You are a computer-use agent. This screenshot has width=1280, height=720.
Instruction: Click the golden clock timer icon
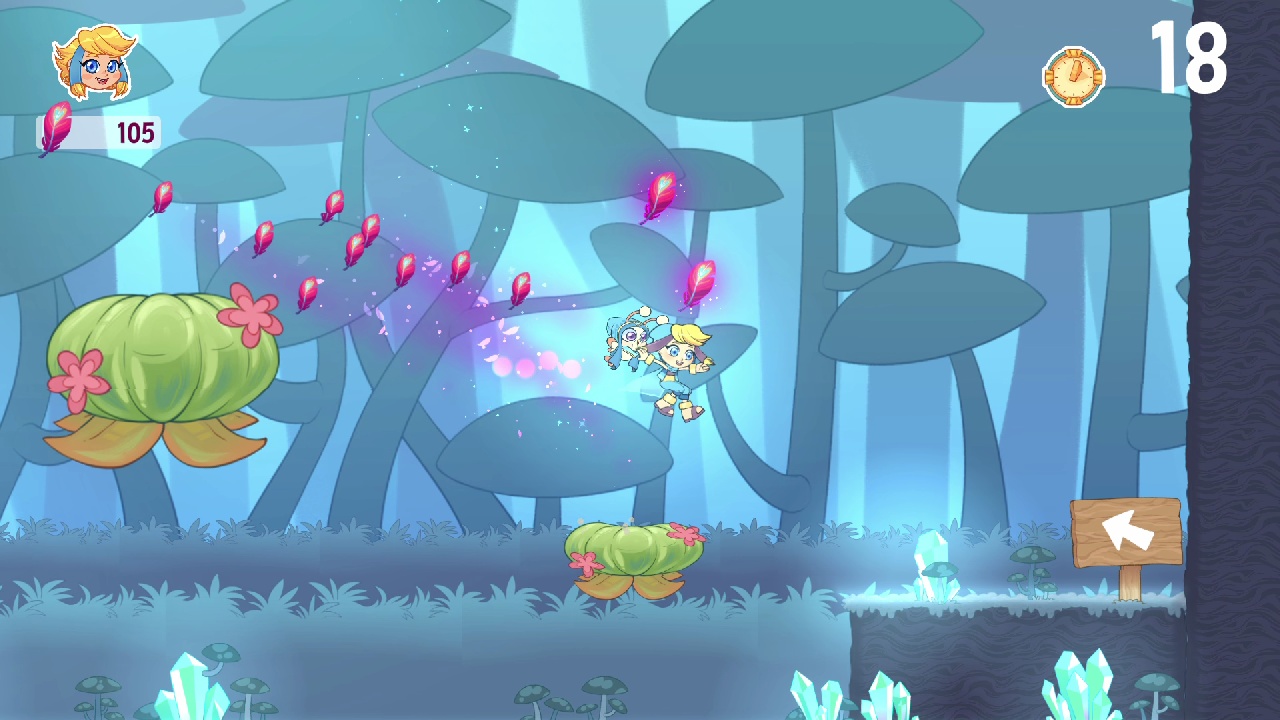click(x=1073, y=74)
